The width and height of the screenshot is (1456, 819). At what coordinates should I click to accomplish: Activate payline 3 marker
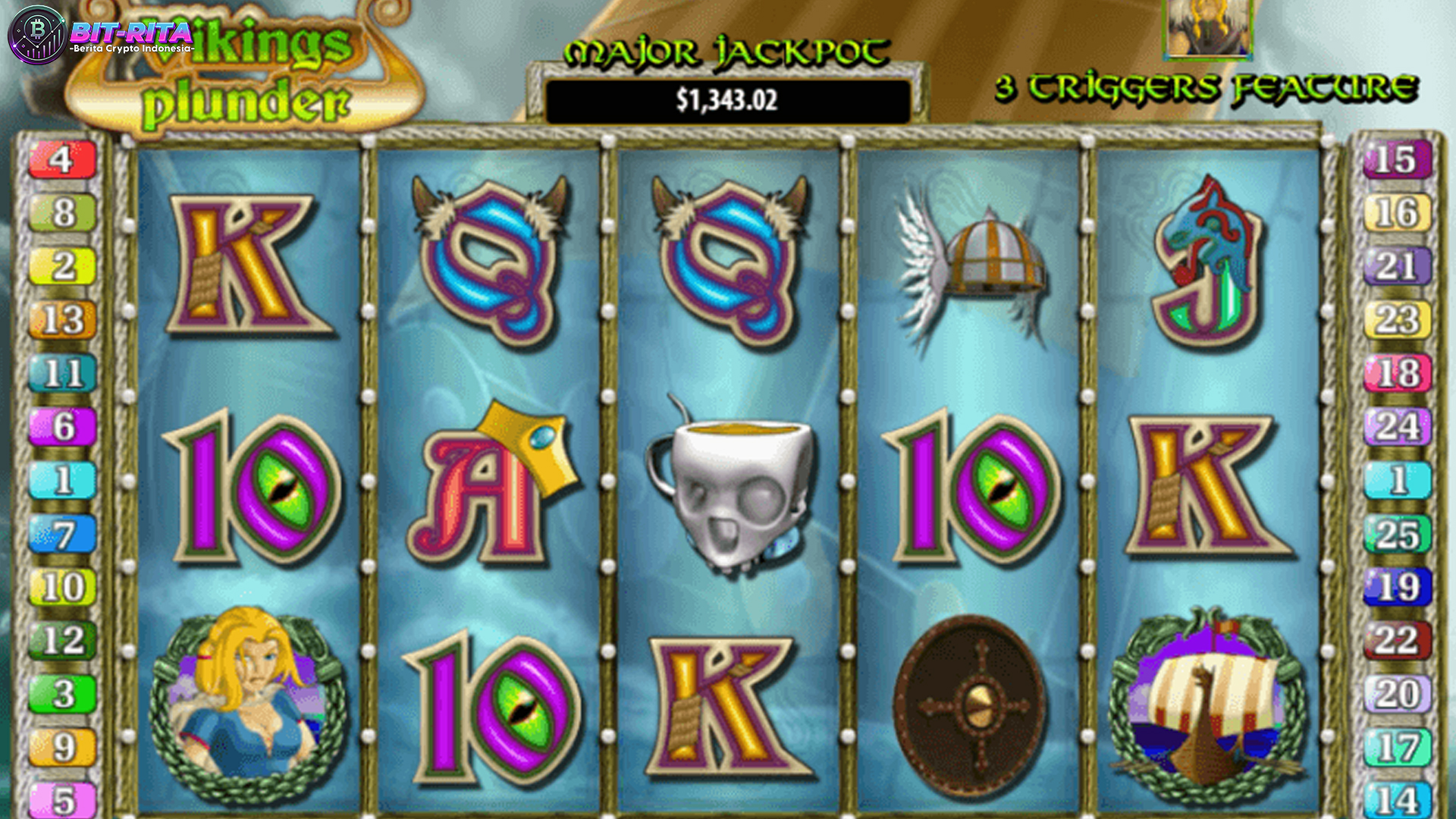pyautogui.click(x=62, y=694)
